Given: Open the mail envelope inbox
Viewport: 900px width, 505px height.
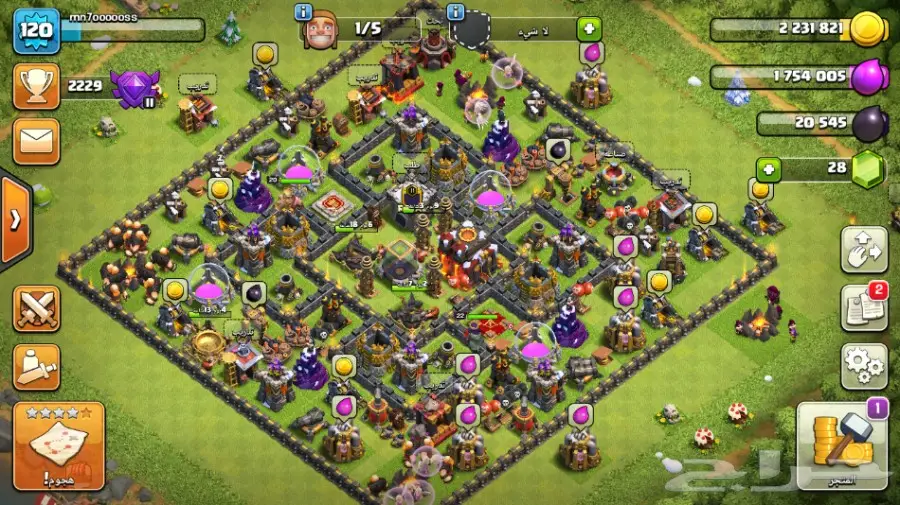Looking at the screenshot, I should [x=35, y=141].
